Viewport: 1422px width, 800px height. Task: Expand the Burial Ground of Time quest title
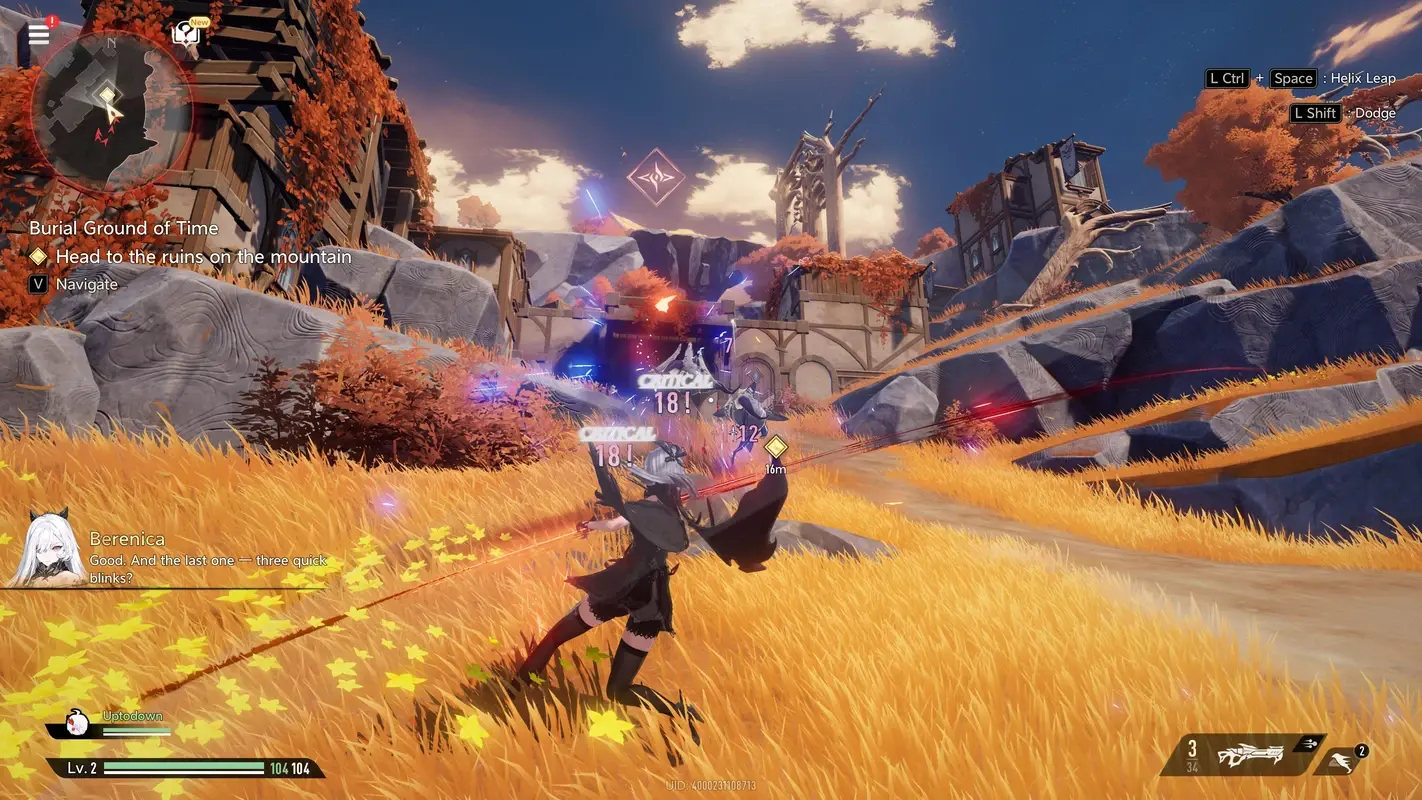click(x=124, y=228)
